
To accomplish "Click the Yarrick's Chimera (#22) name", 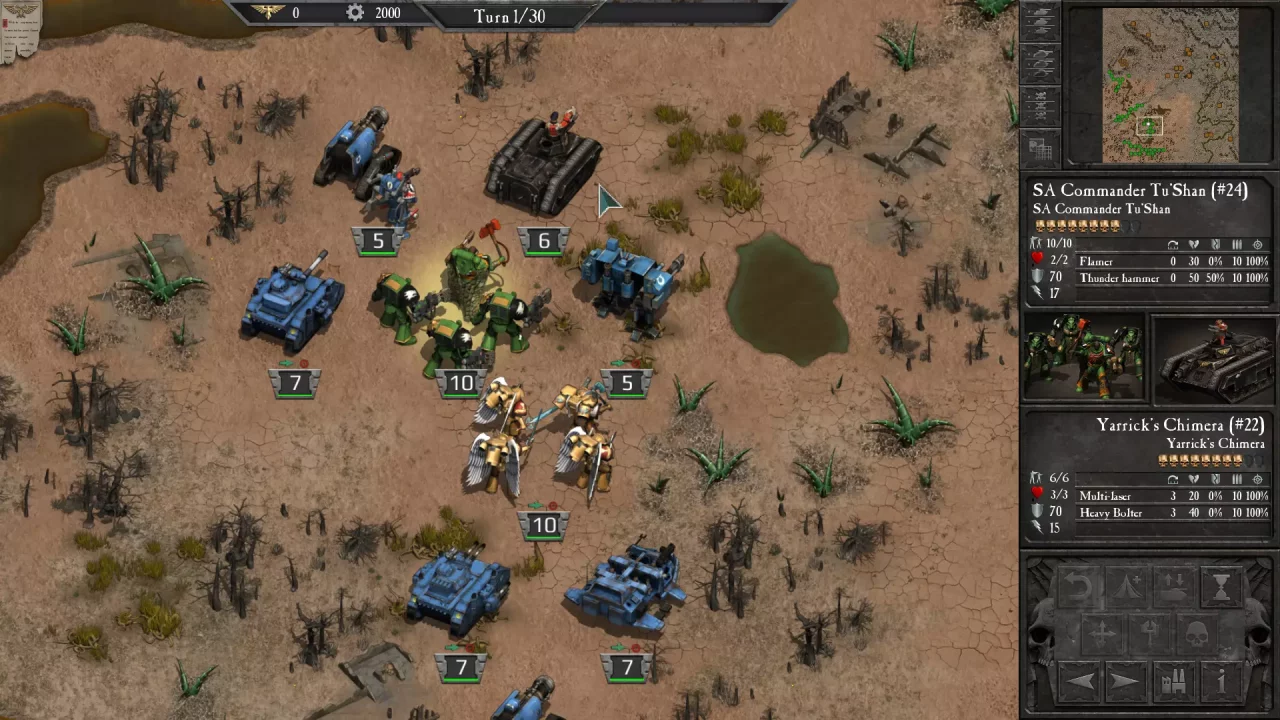I will [x=1179, y=425].
